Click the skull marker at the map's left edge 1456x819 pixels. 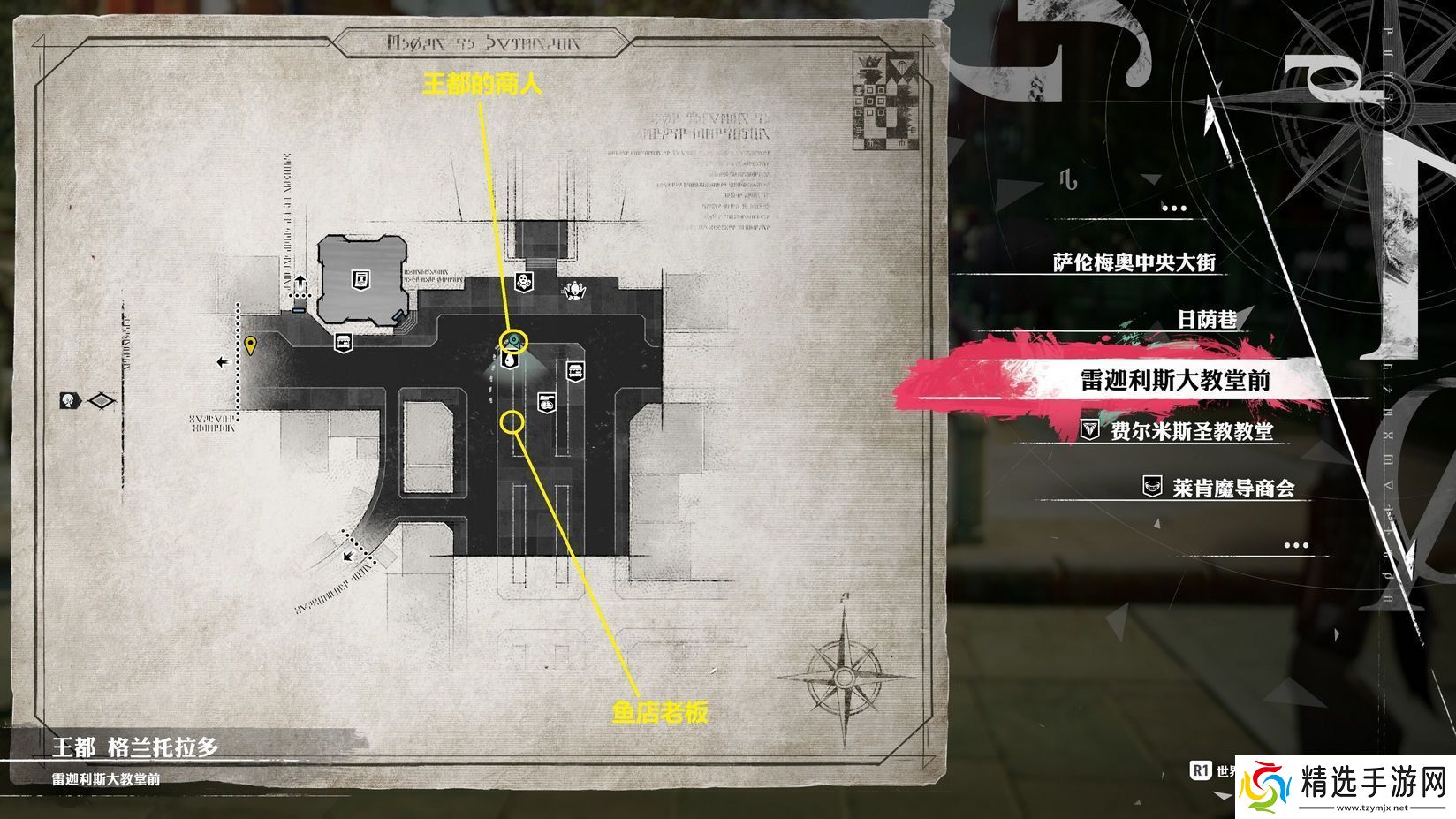pos(71,400)
